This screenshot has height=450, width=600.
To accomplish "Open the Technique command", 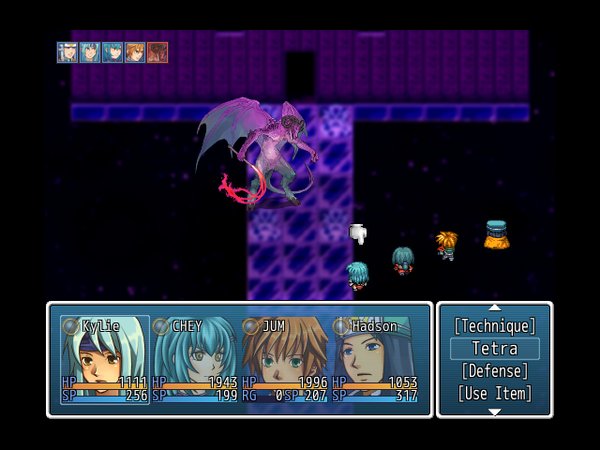I will click(x=494, y=326).
